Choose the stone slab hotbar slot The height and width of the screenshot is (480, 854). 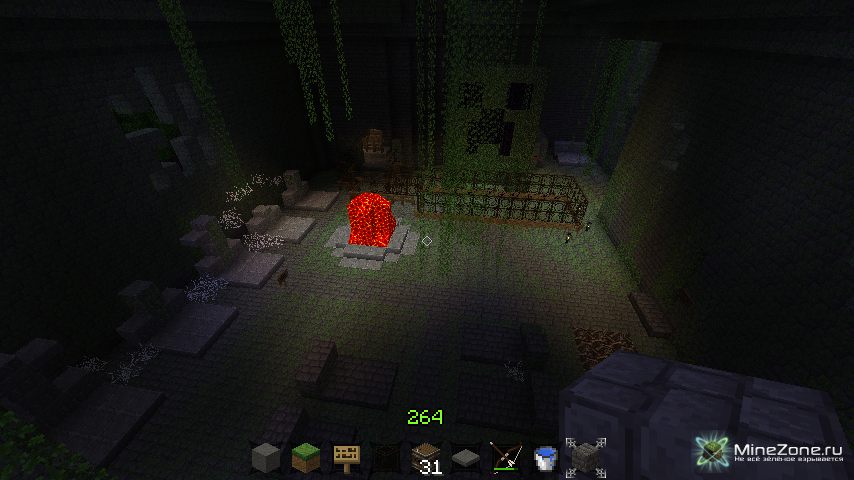[466, 459]
